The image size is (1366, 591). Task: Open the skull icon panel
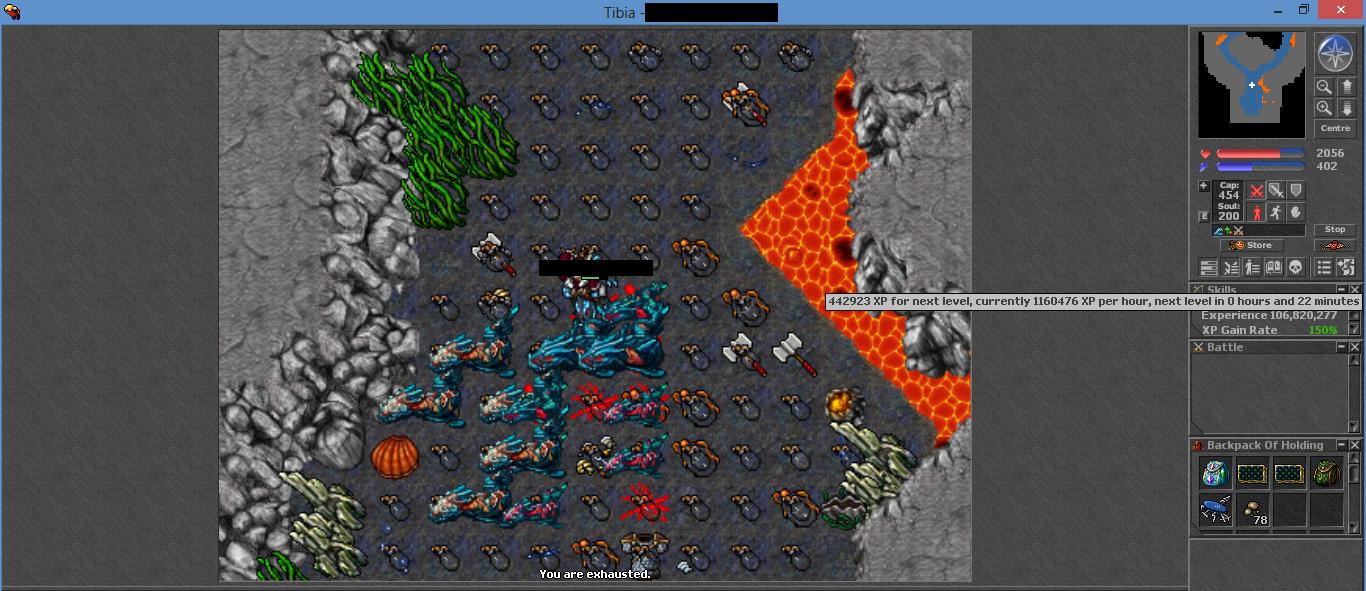pos(1295,267)
